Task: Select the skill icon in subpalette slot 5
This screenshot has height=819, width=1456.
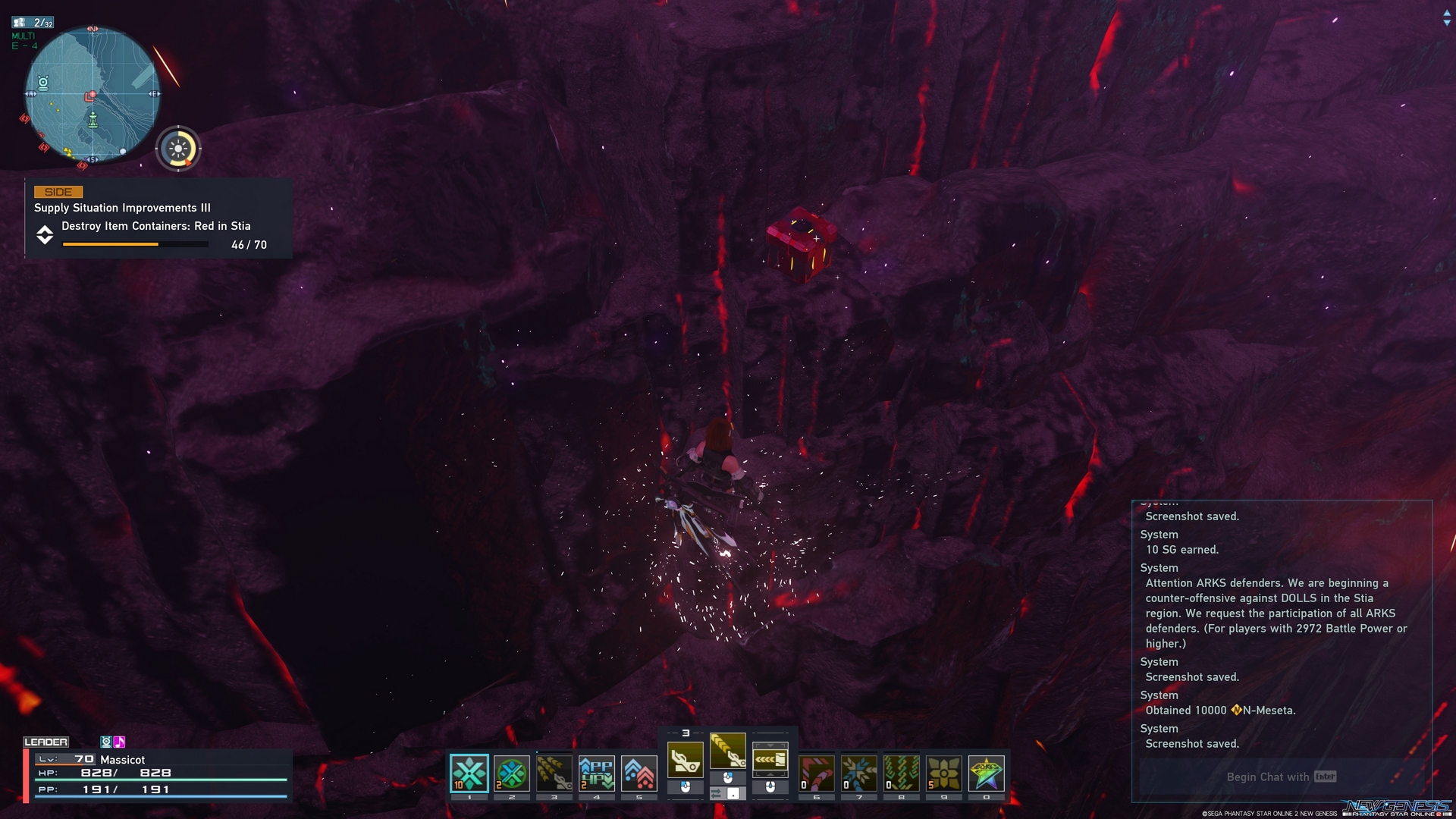Action: pos(637,772)
